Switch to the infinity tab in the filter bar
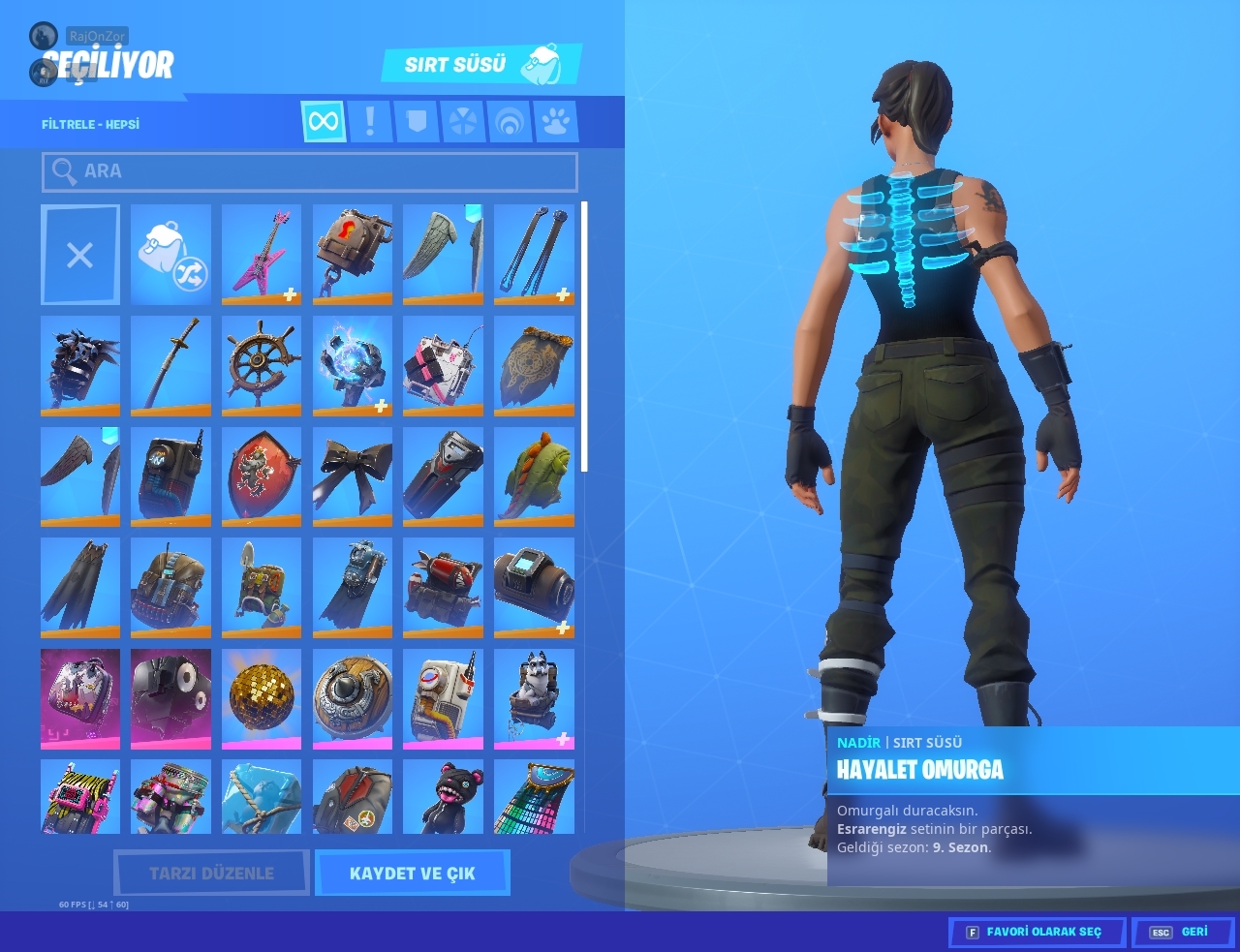1240x952 pixels. point(324,122)
